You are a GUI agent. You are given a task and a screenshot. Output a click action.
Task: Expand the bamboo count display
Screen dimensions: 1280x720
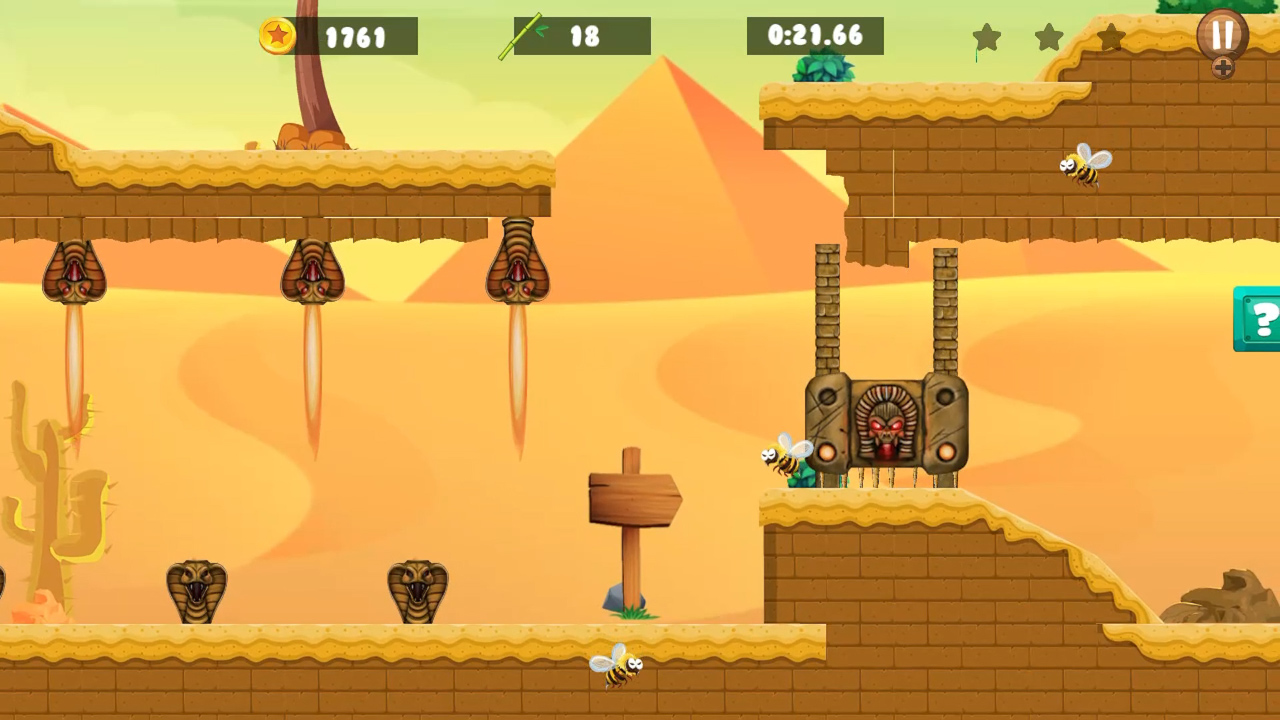[581, 37]
